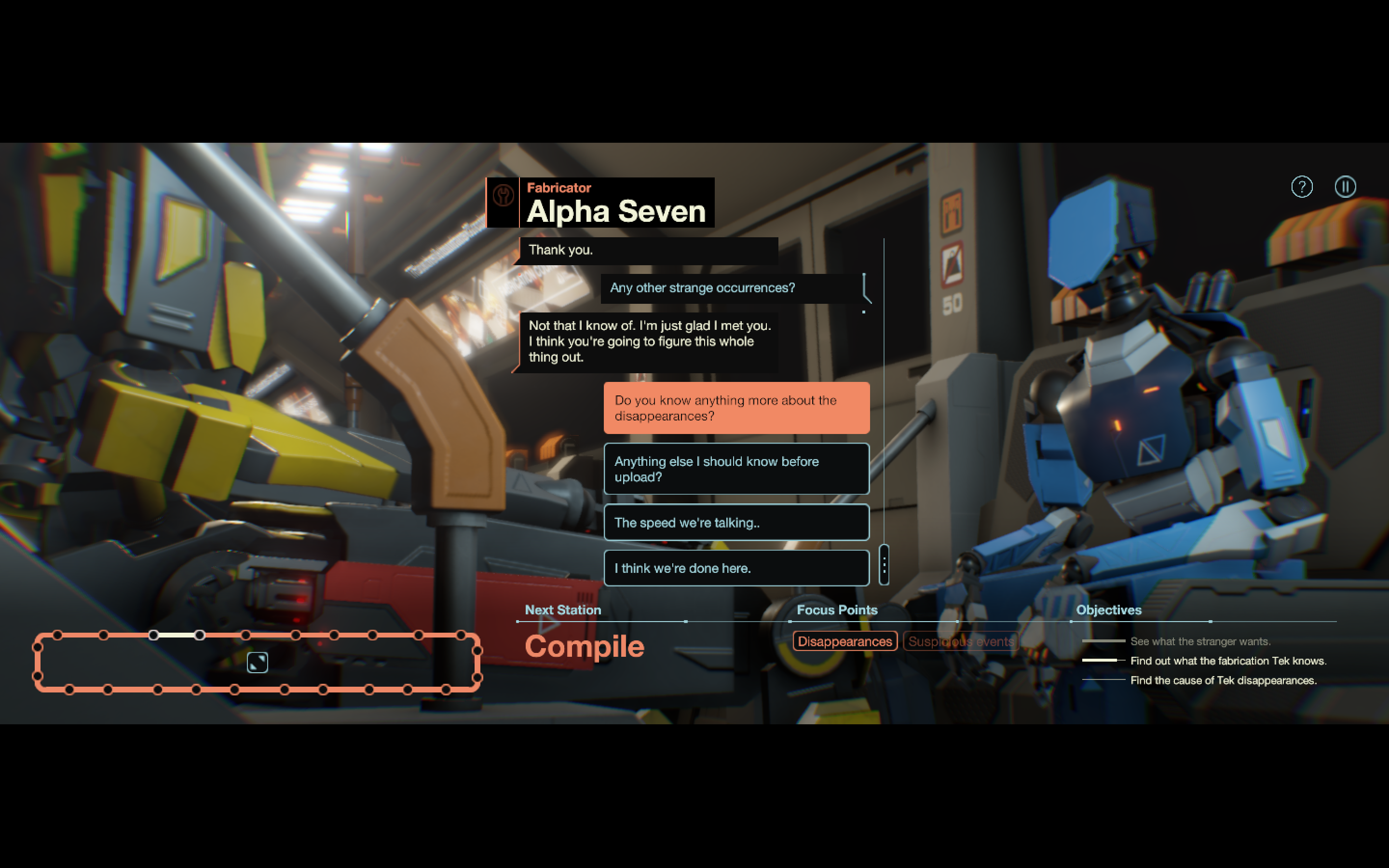Screen dimensions: 1389x868
Task: Enable the Suspicious events focus point
Action: tap(961, 641)
